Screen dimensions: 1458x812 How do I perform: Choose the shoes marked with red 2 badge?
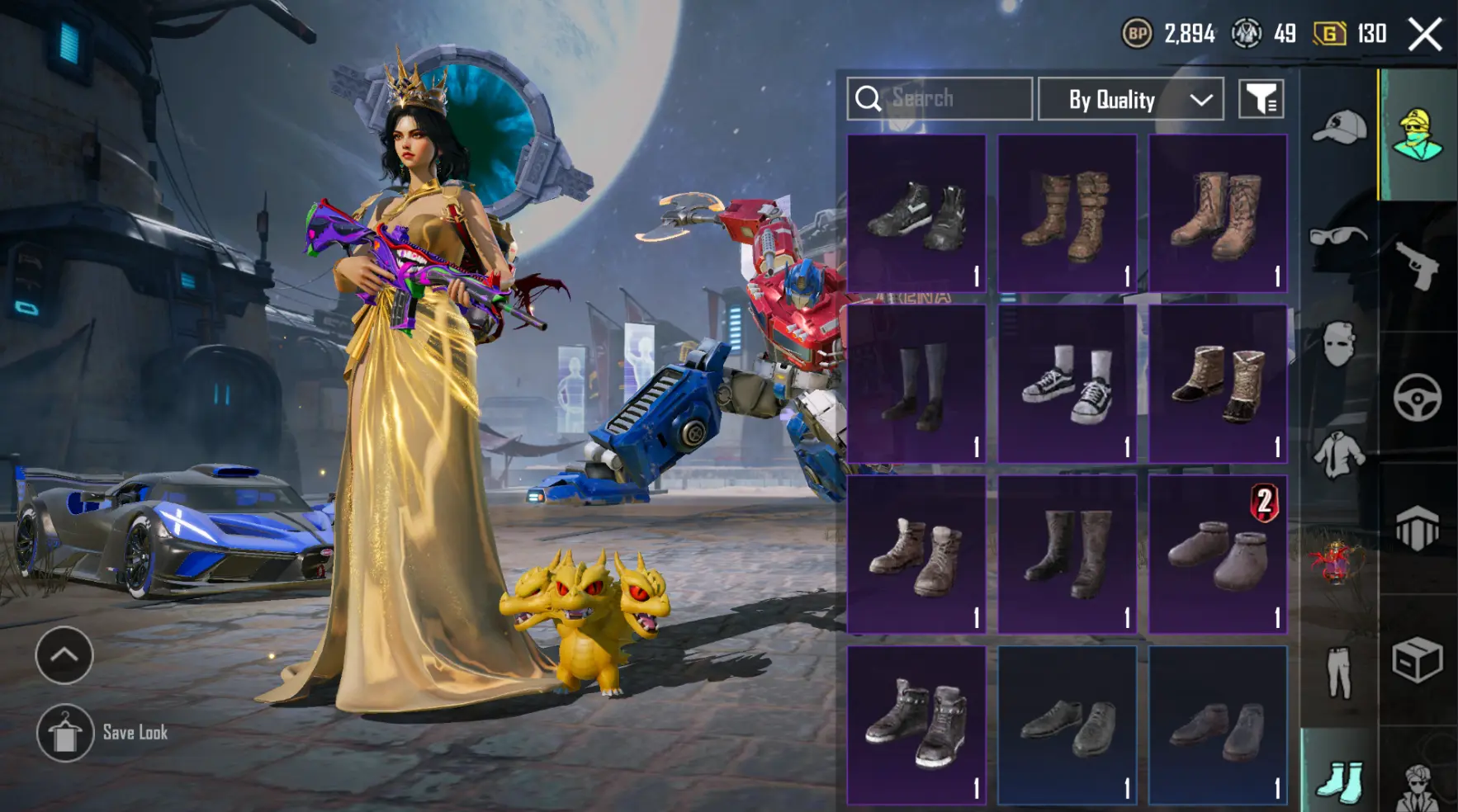(1218, 555)
